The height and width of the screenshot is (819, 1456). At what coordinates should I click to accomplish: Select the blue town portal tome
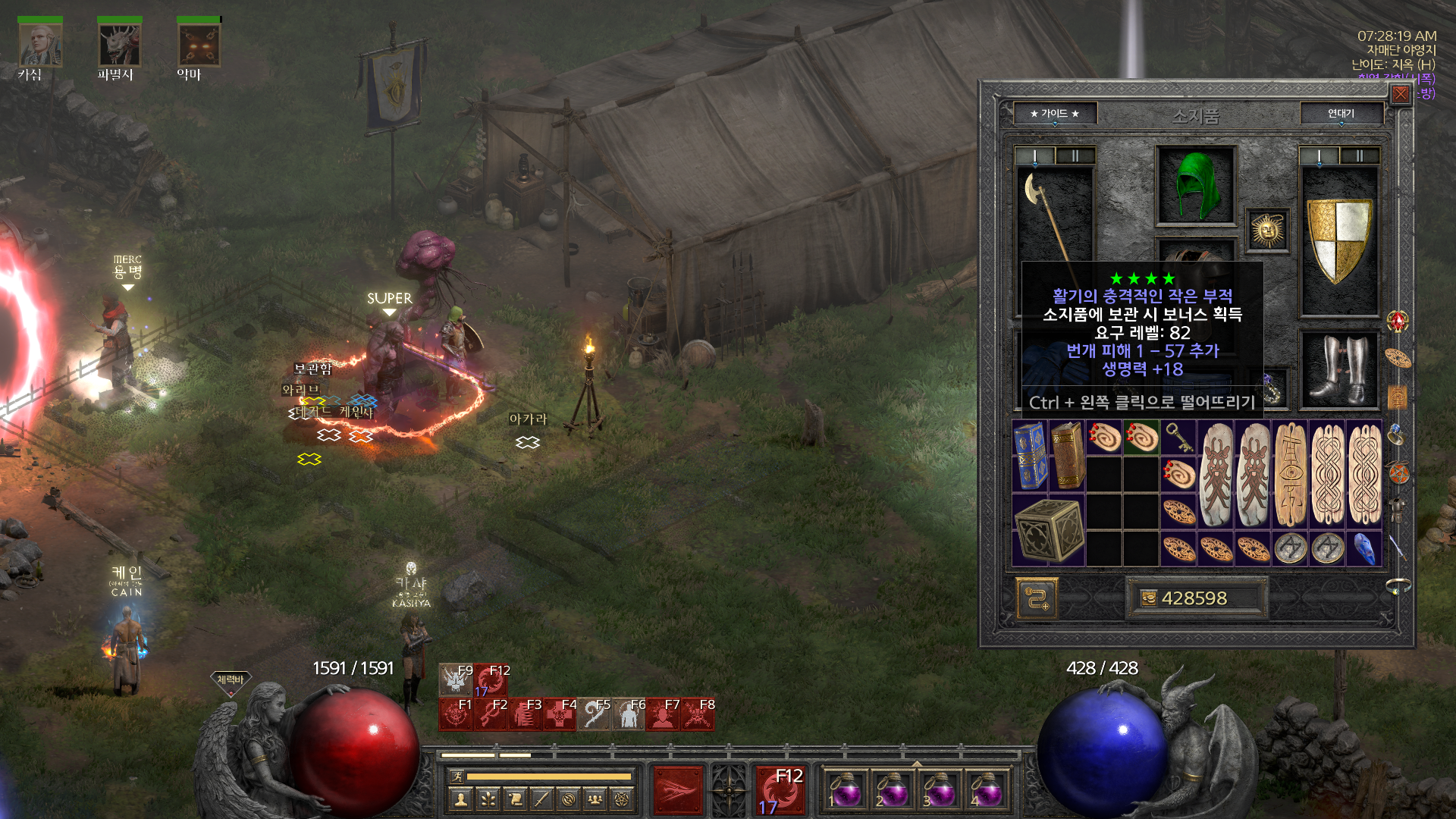click(x=1029, y=457)
